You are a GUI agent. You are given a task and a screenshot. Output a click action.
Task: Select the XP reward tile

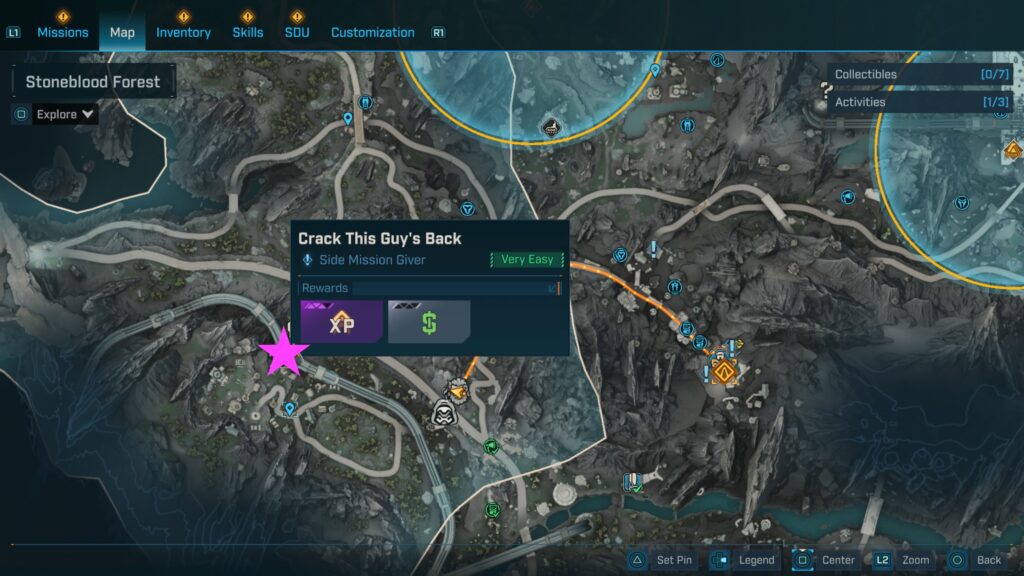[x=342, y=322]
